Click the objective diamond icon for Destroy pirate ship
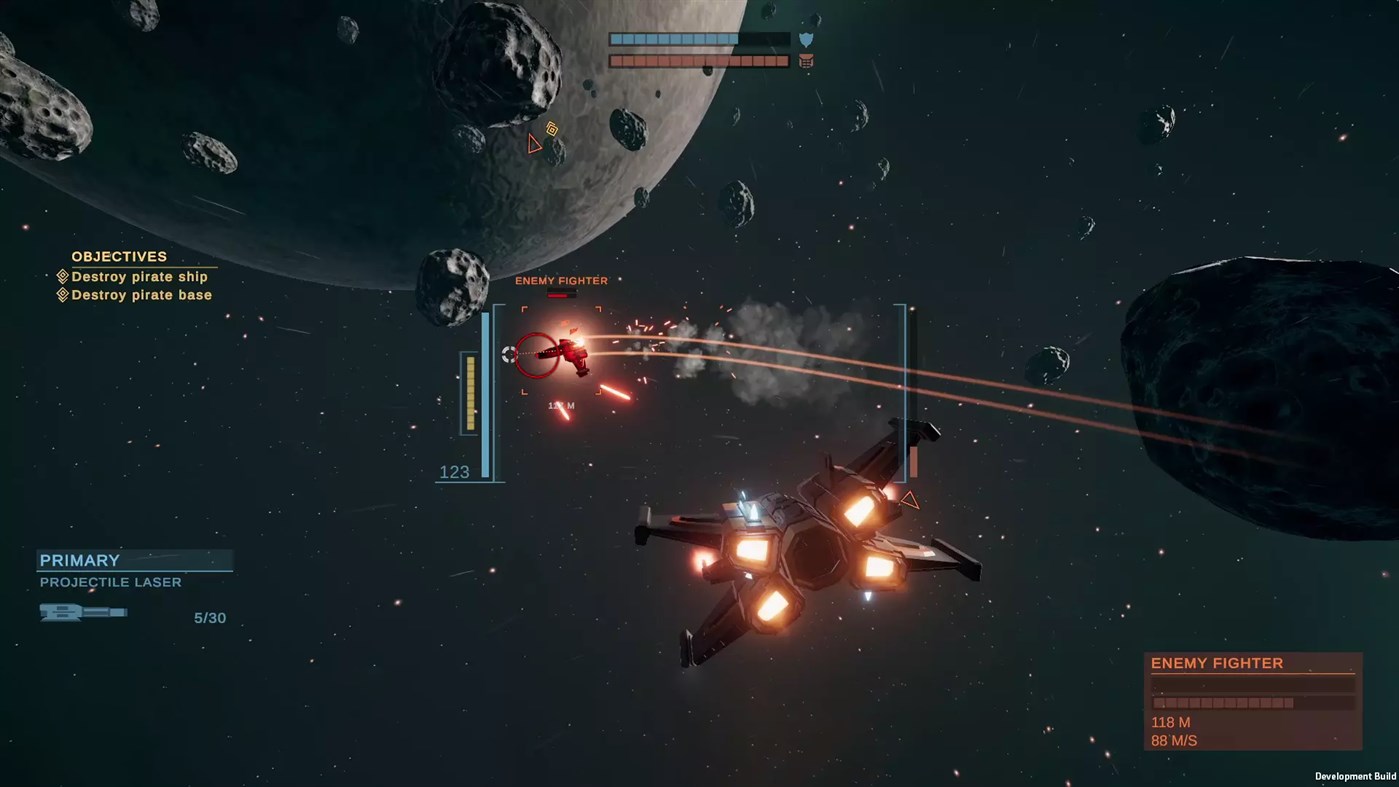This screenshot has width=1399, height=787. pos(62,277)
